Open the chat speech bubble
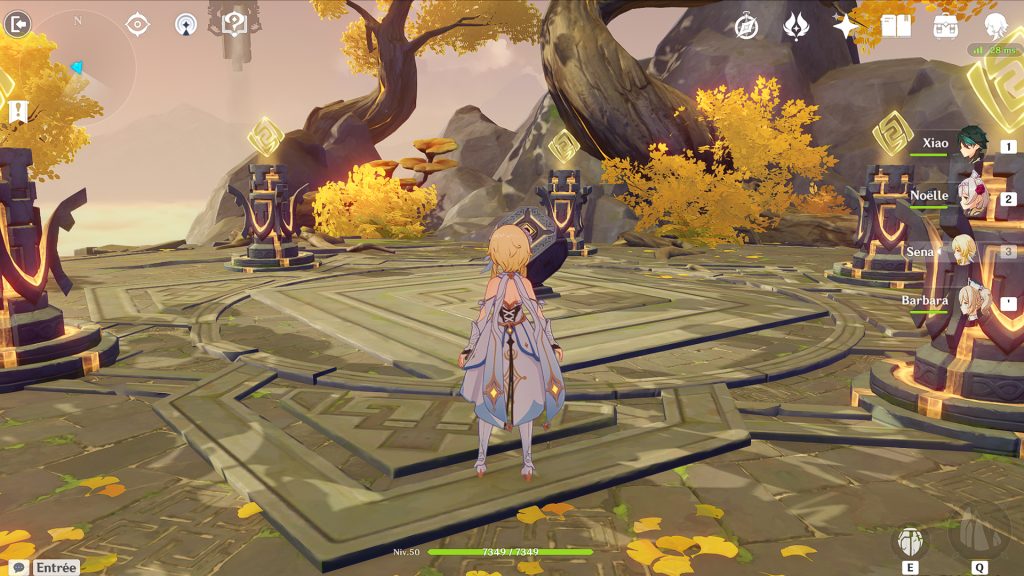Image resolution: width=1024 pixels, height=576 pixels. 18,567
